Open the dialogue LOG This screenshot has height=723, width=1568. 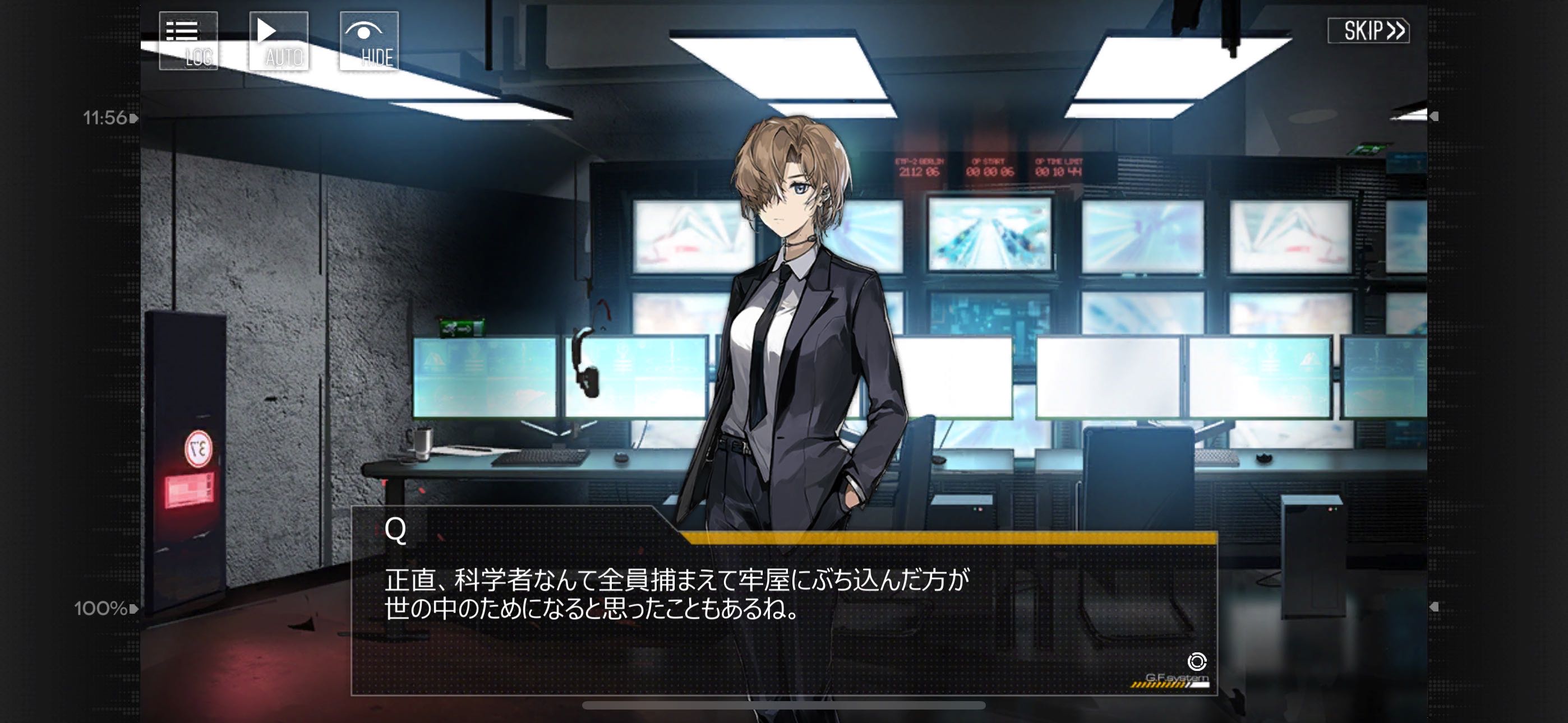tap(188, 41)
